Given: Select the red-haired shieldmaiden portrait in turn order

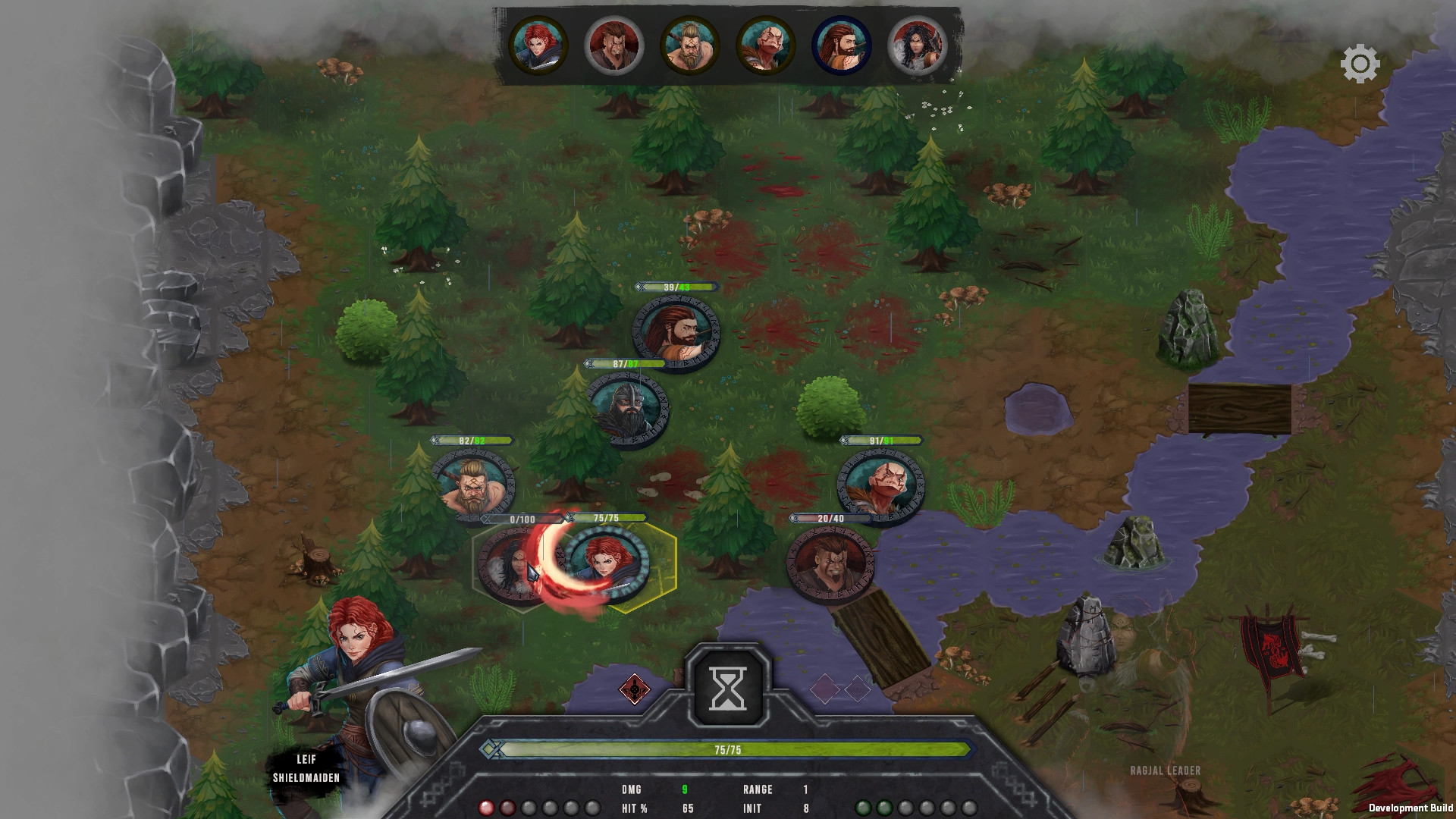Looking at the screenshot, I should pos(538,45).
